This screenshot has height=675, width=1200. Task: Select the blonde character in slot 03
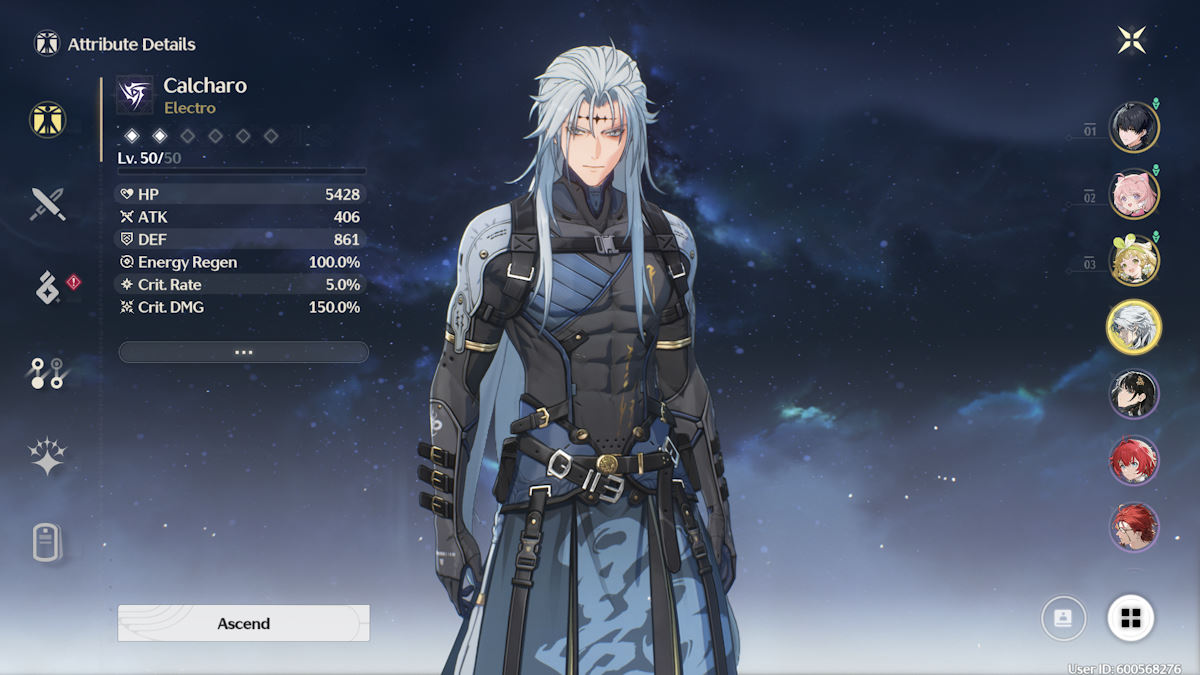click(1134, 260)
